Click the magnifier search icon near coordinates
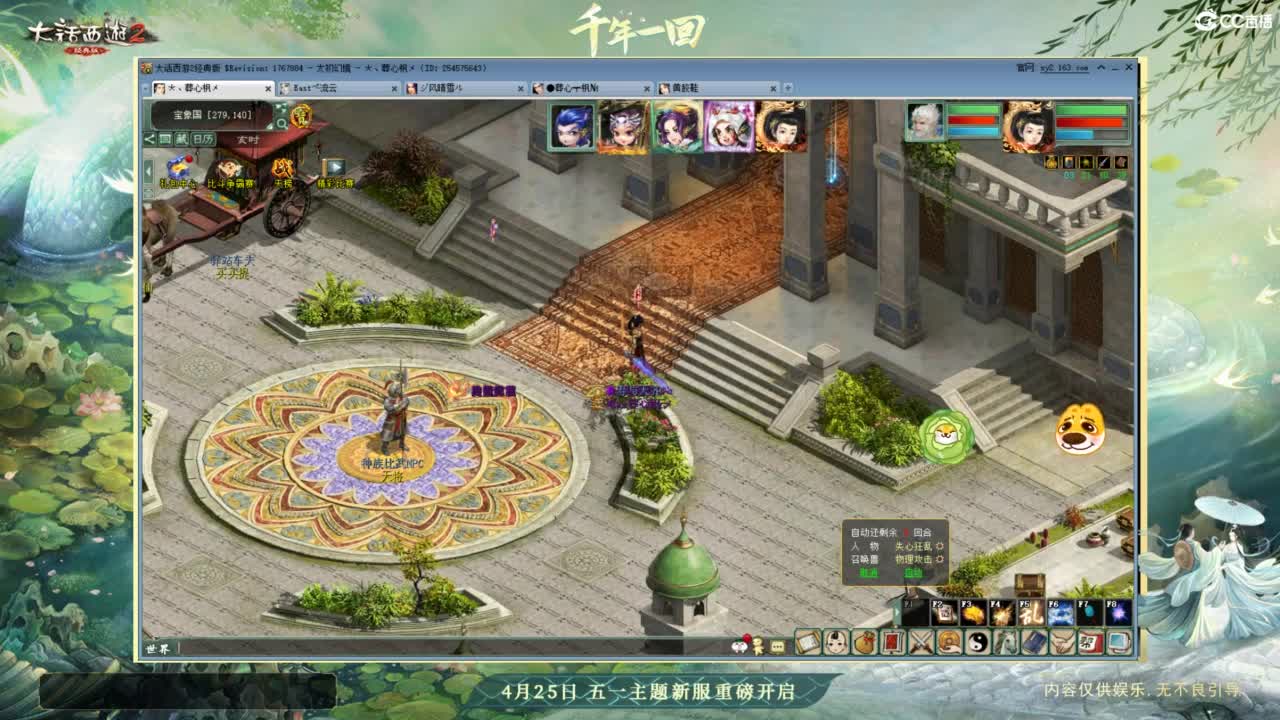 point(282,123)
